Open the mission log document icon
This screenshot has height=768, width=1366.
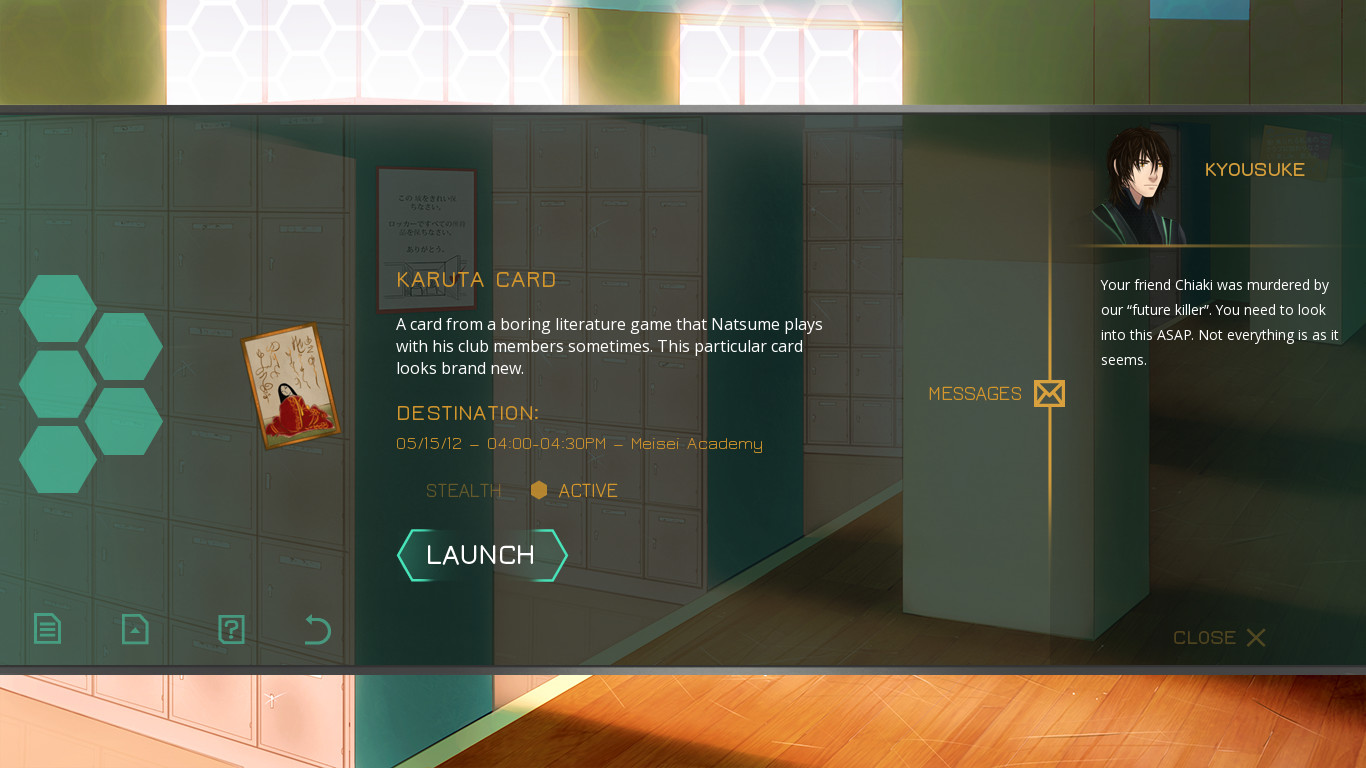tap(47, 629)
